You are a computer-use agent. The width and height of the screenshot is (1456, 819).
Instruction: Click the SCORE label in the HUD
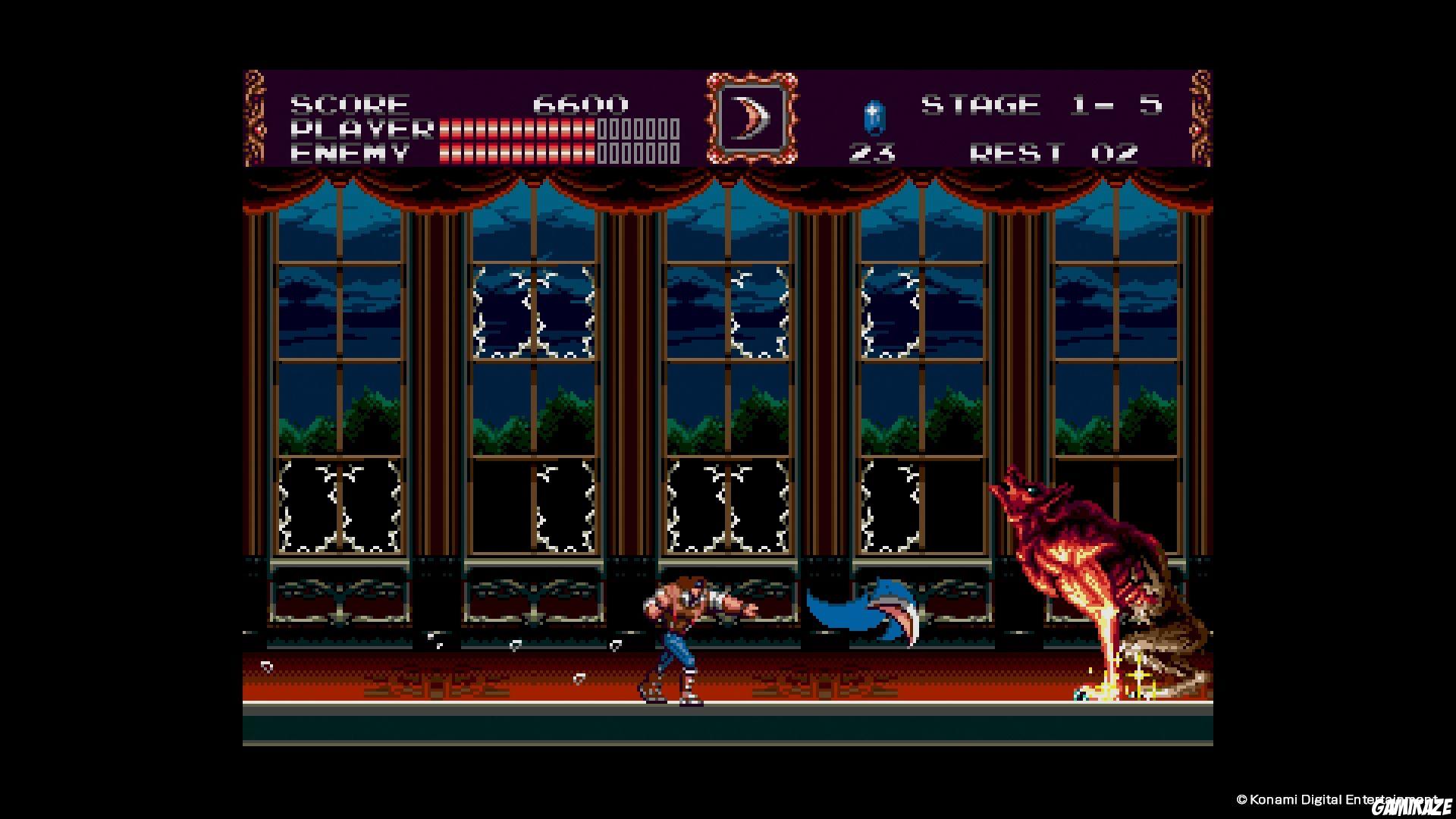(x=350, y=102)
